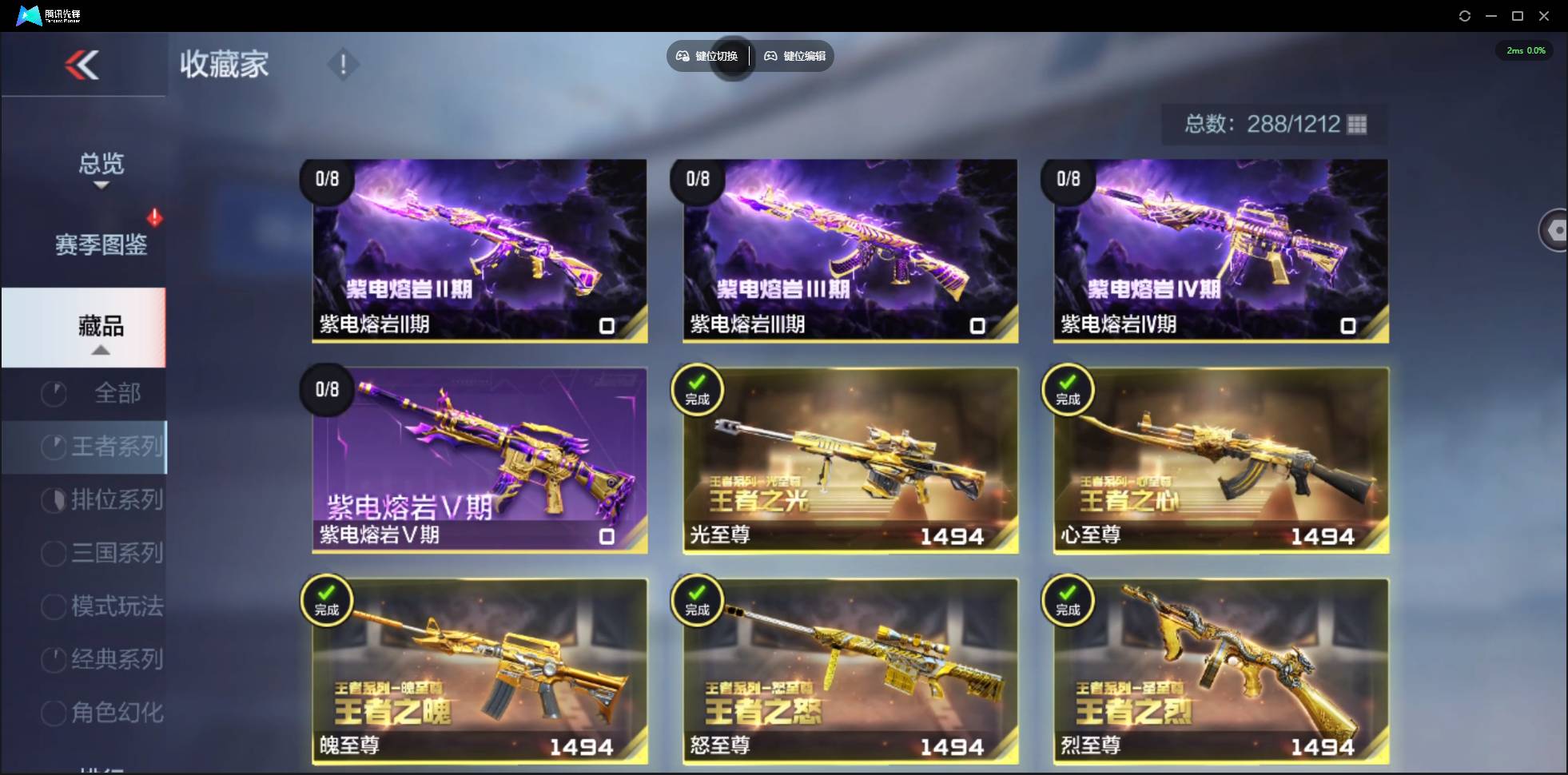Open the grid view icon beside 总数 288/1212
Viewport: 1568px width, 775px height.
click(1357, 124)
